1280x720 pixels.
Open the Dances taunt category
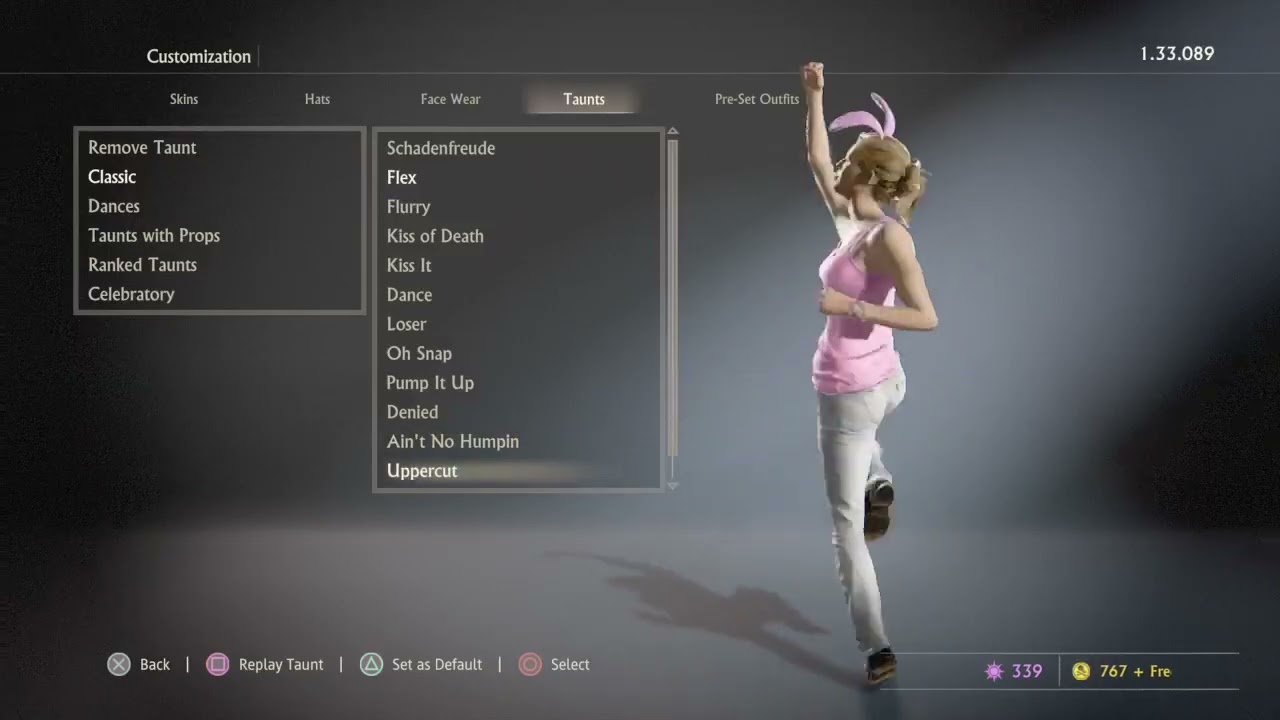click(114, 206)
